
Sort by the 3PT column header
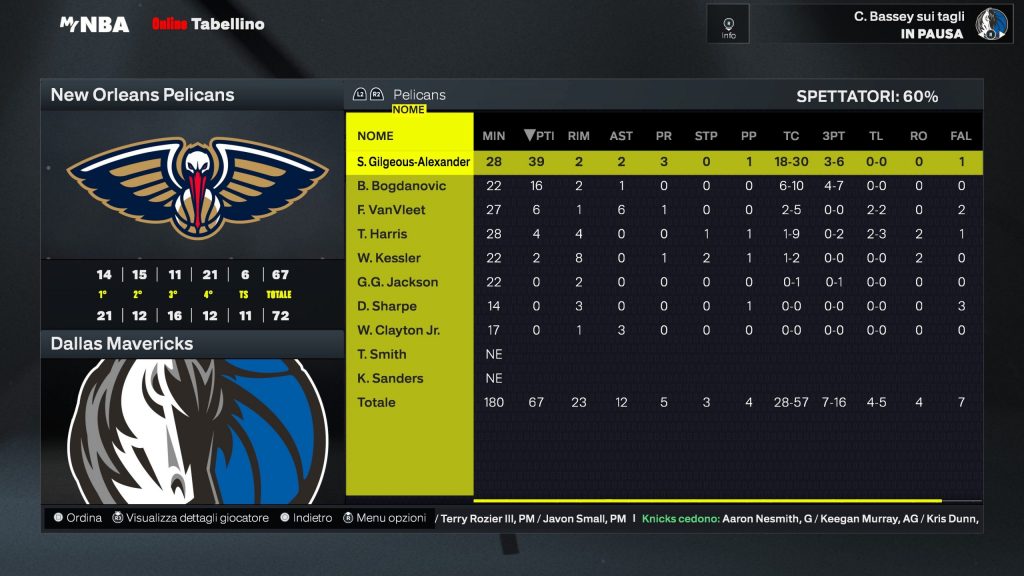point(833,136)
